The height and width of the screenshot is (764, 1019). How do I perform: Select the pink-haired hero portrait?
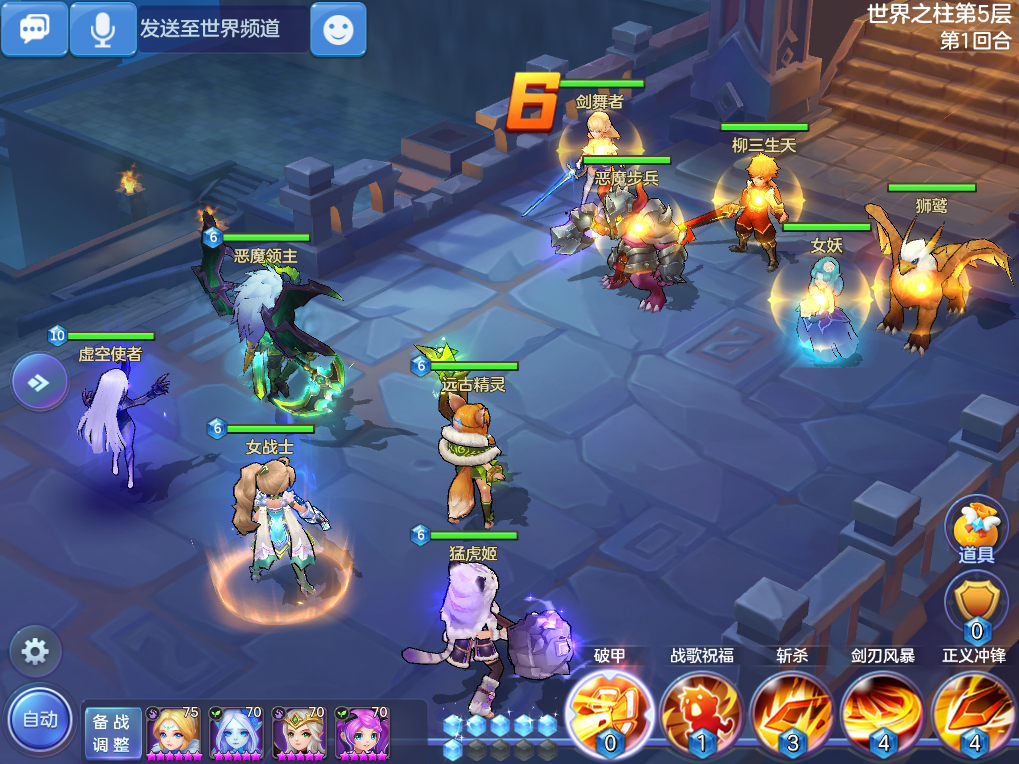[x=361, y=733]
